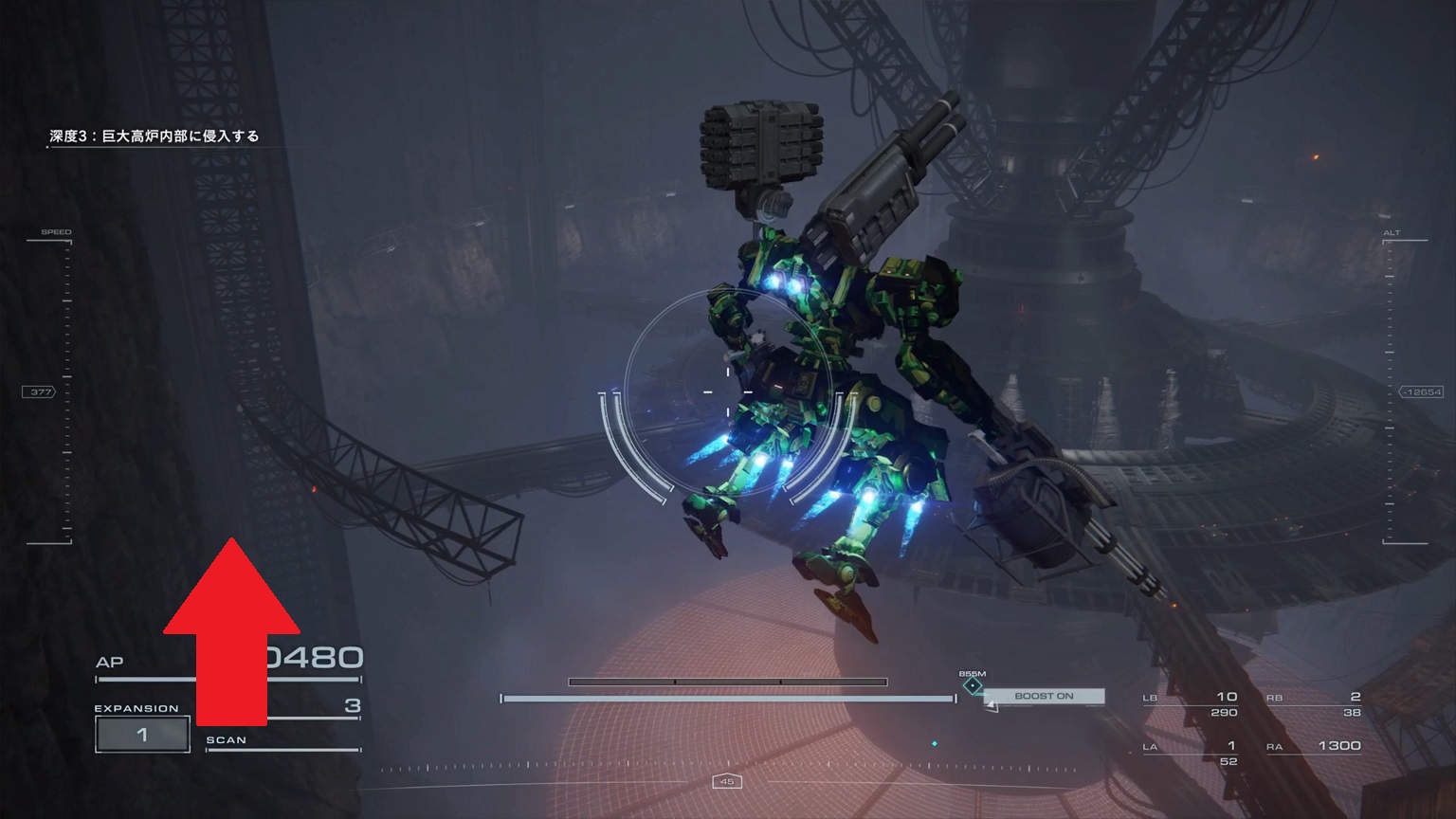Choose the RA arm weapon slot
This screenshot has width=1456, height=819.
click(1314, 747)
